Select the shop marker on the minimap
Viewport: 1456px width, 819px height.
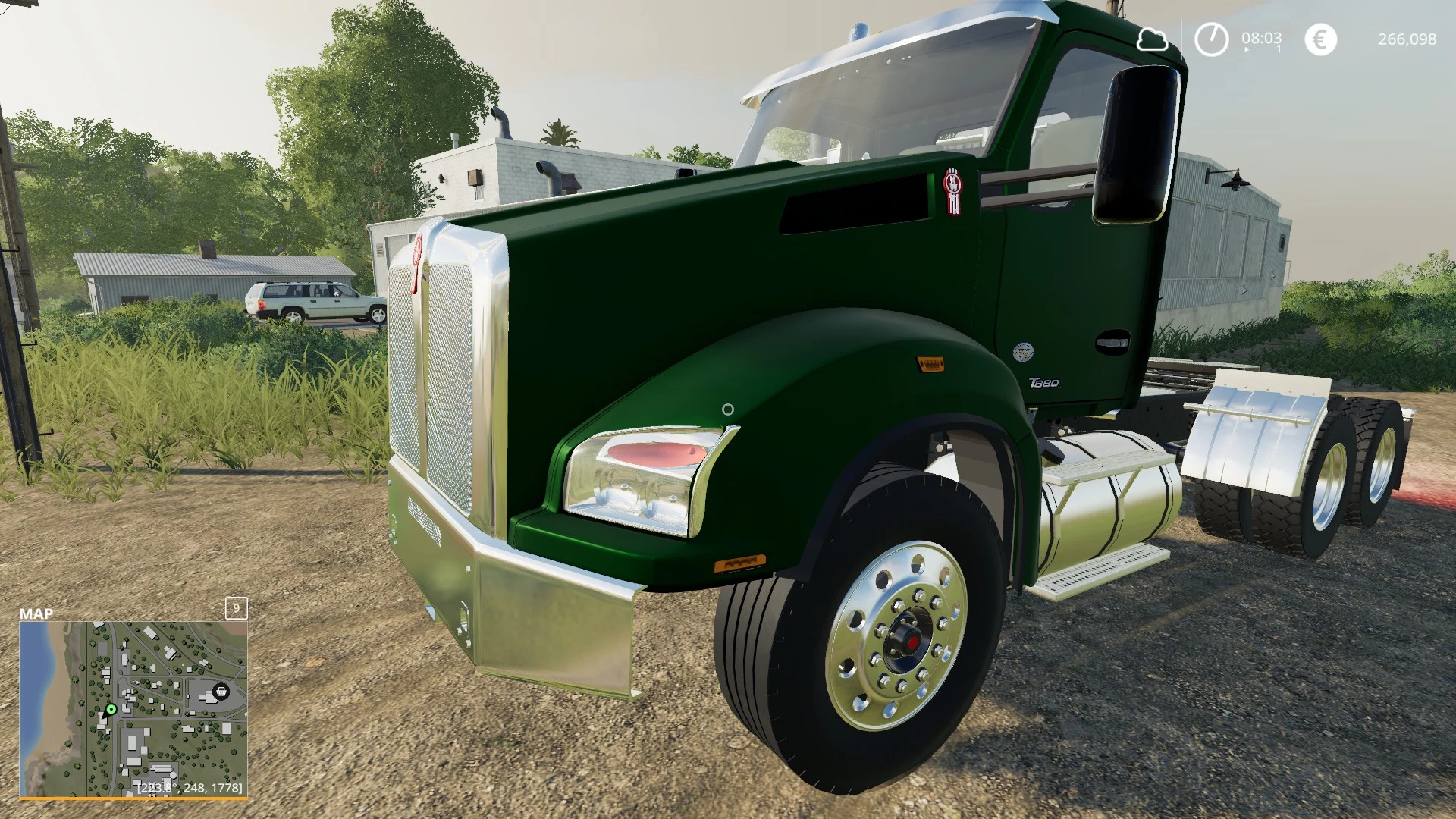(221, 691)
